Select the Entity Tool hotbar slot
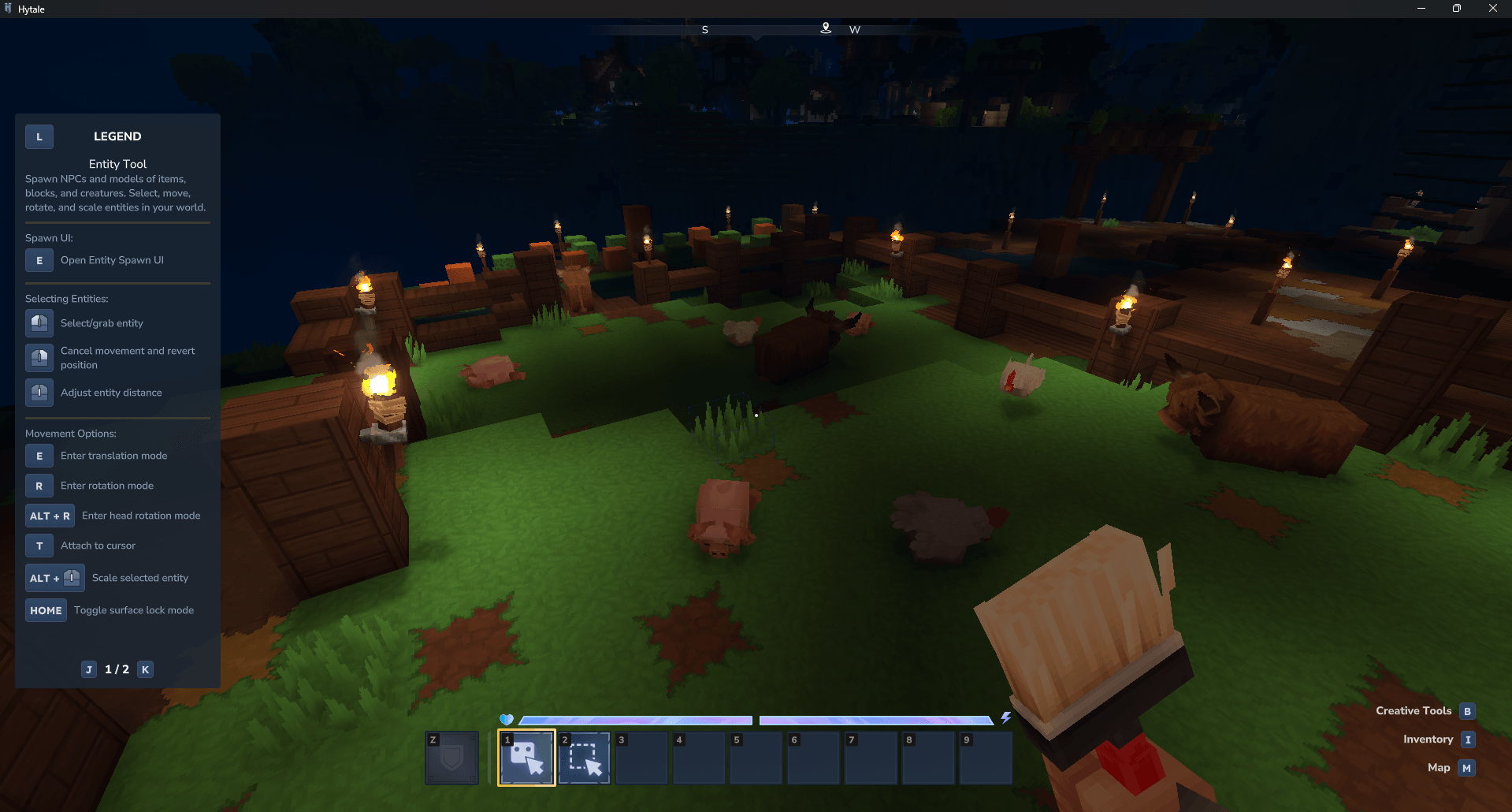 click(x=526, y=758)
